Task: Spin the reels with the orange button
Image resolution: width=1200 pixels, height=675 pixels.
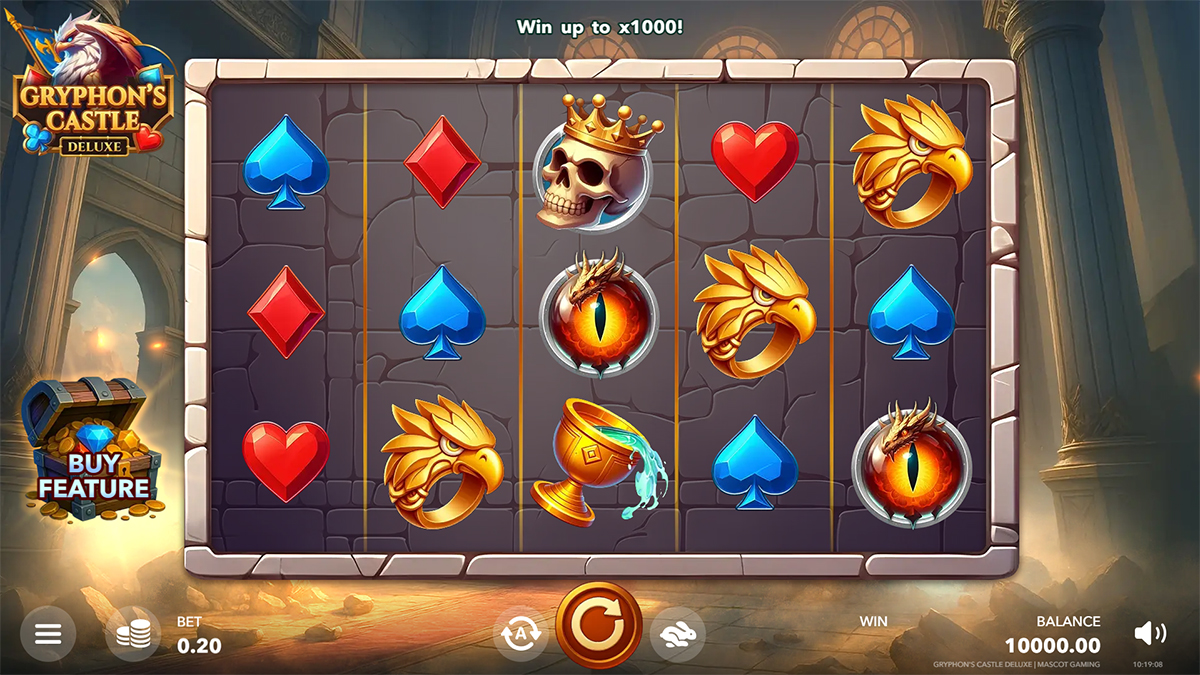Action: (599, 627)
